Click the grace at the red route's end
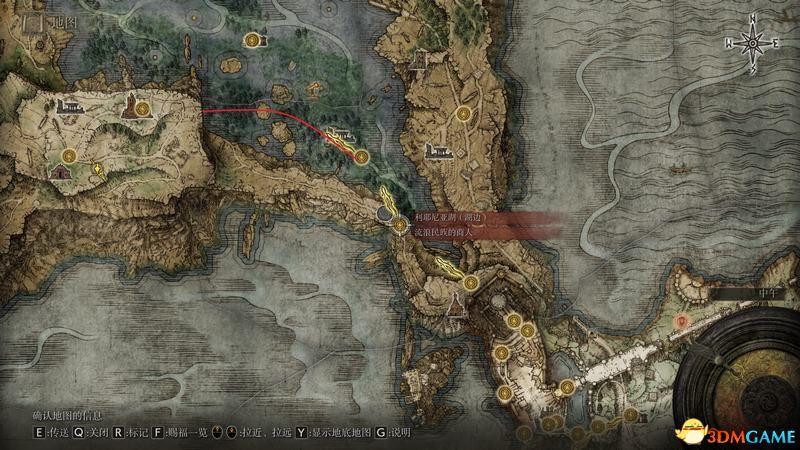 [x=361, y=156]
